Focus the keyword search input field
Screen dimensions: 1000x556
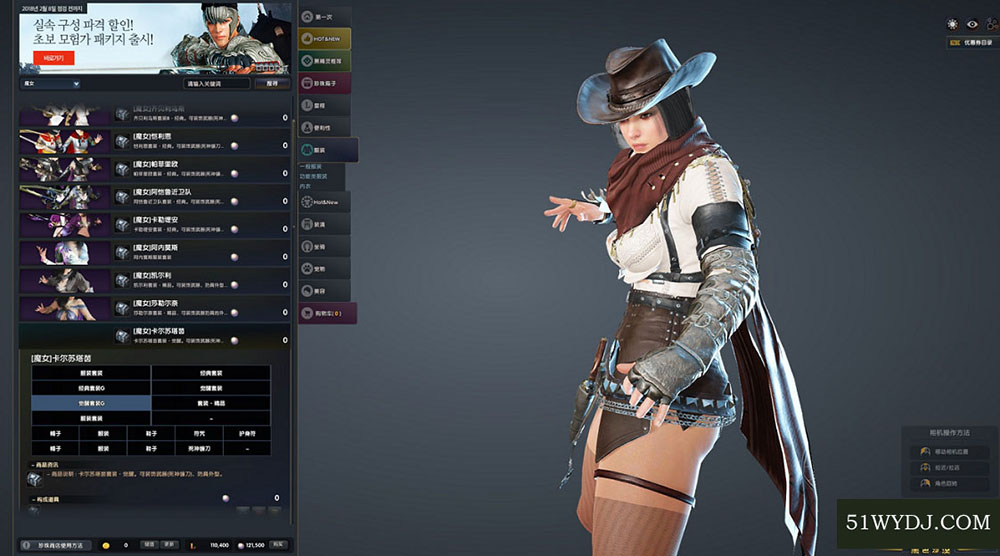tap(217, 84)
